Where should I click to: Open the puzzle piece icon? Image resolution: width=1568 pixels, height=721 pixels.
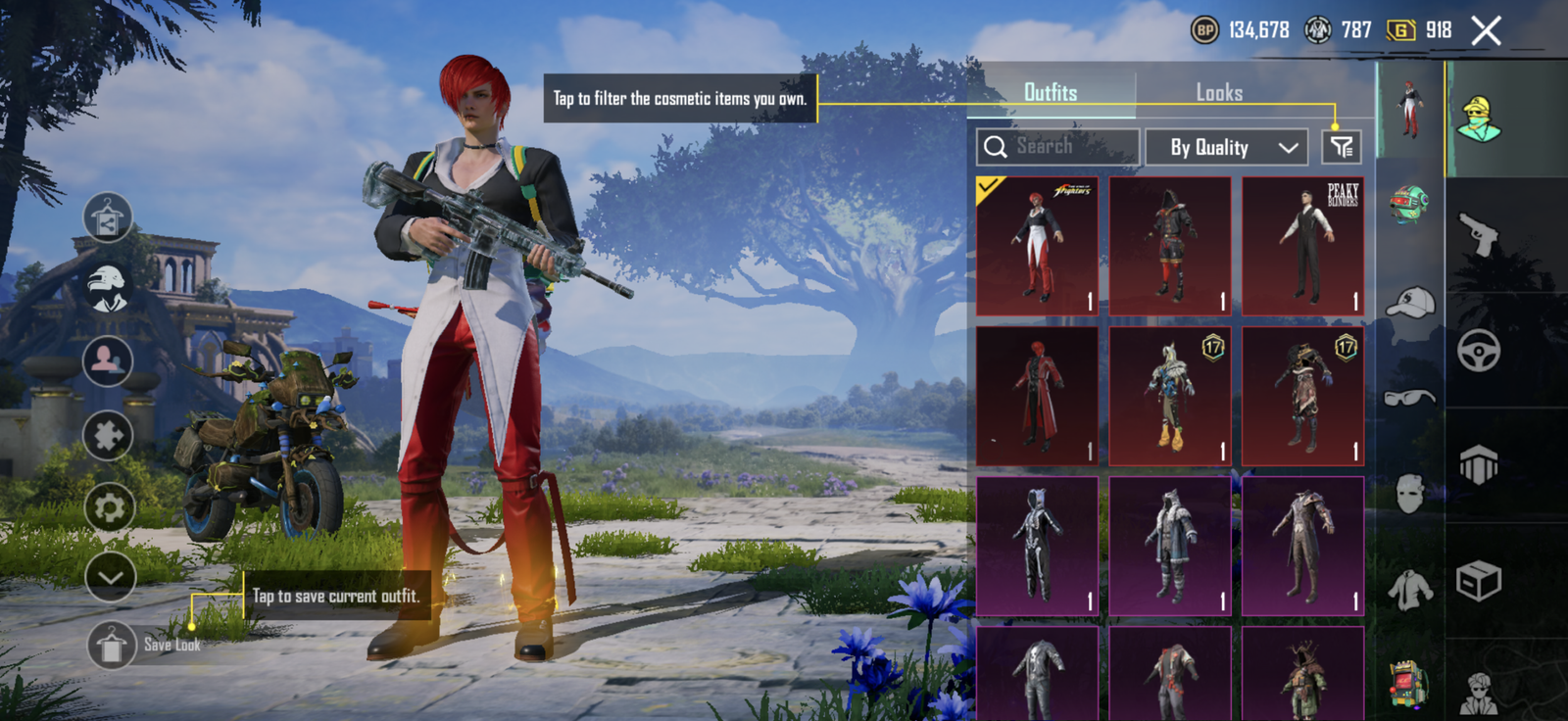point(109,435)
